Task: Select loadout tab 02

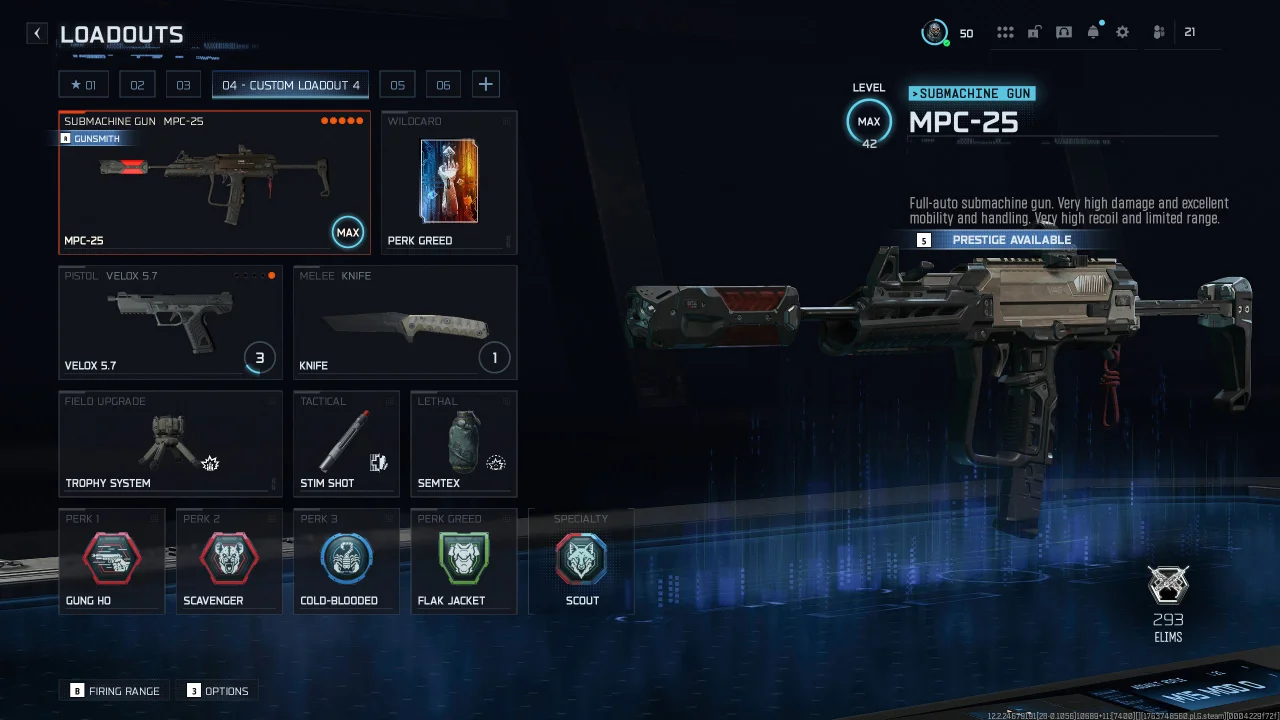Action: point(137,84)
